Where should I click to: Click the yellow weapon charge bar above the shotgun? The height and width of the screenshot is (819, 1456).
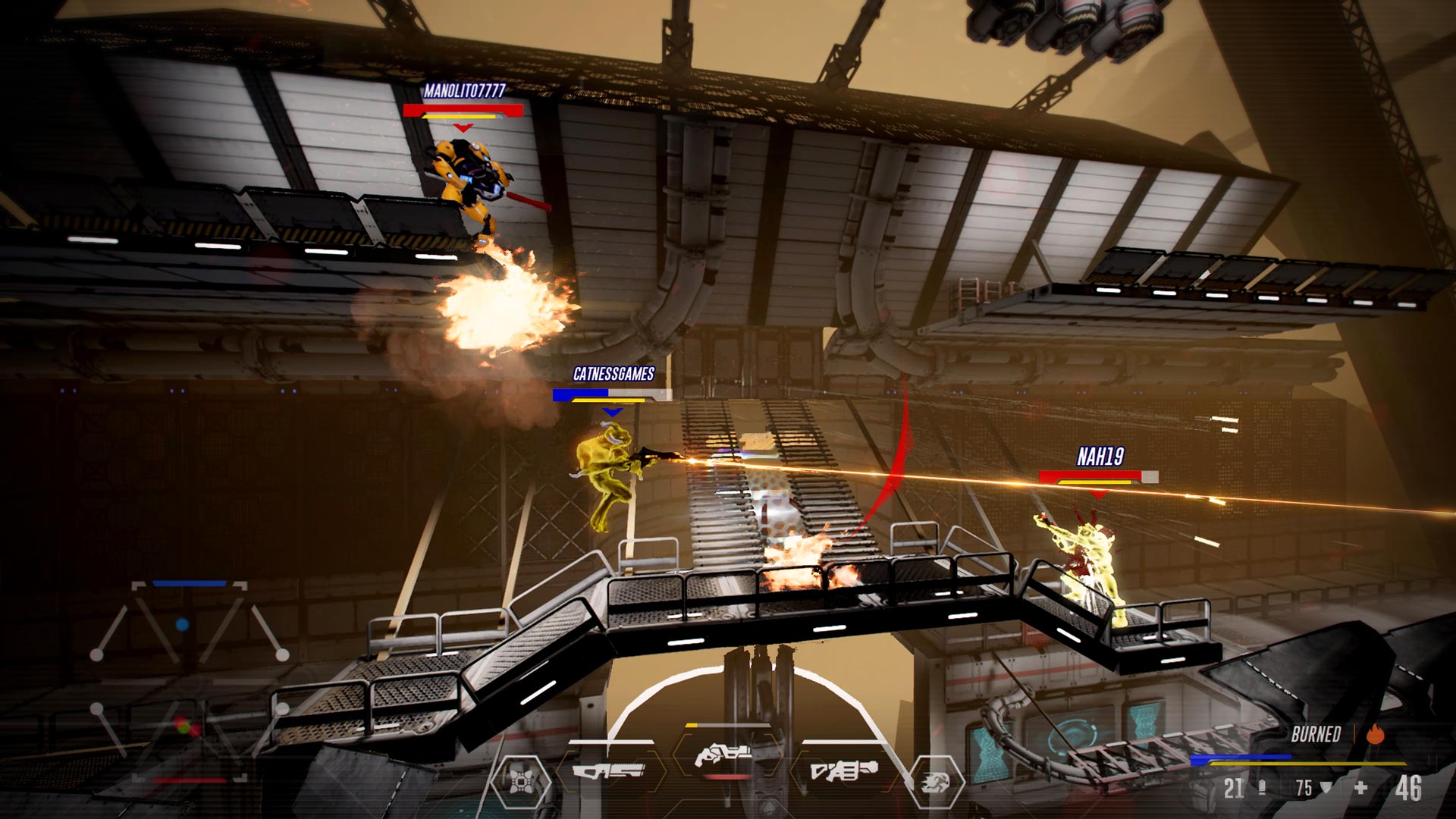point(690,725)
